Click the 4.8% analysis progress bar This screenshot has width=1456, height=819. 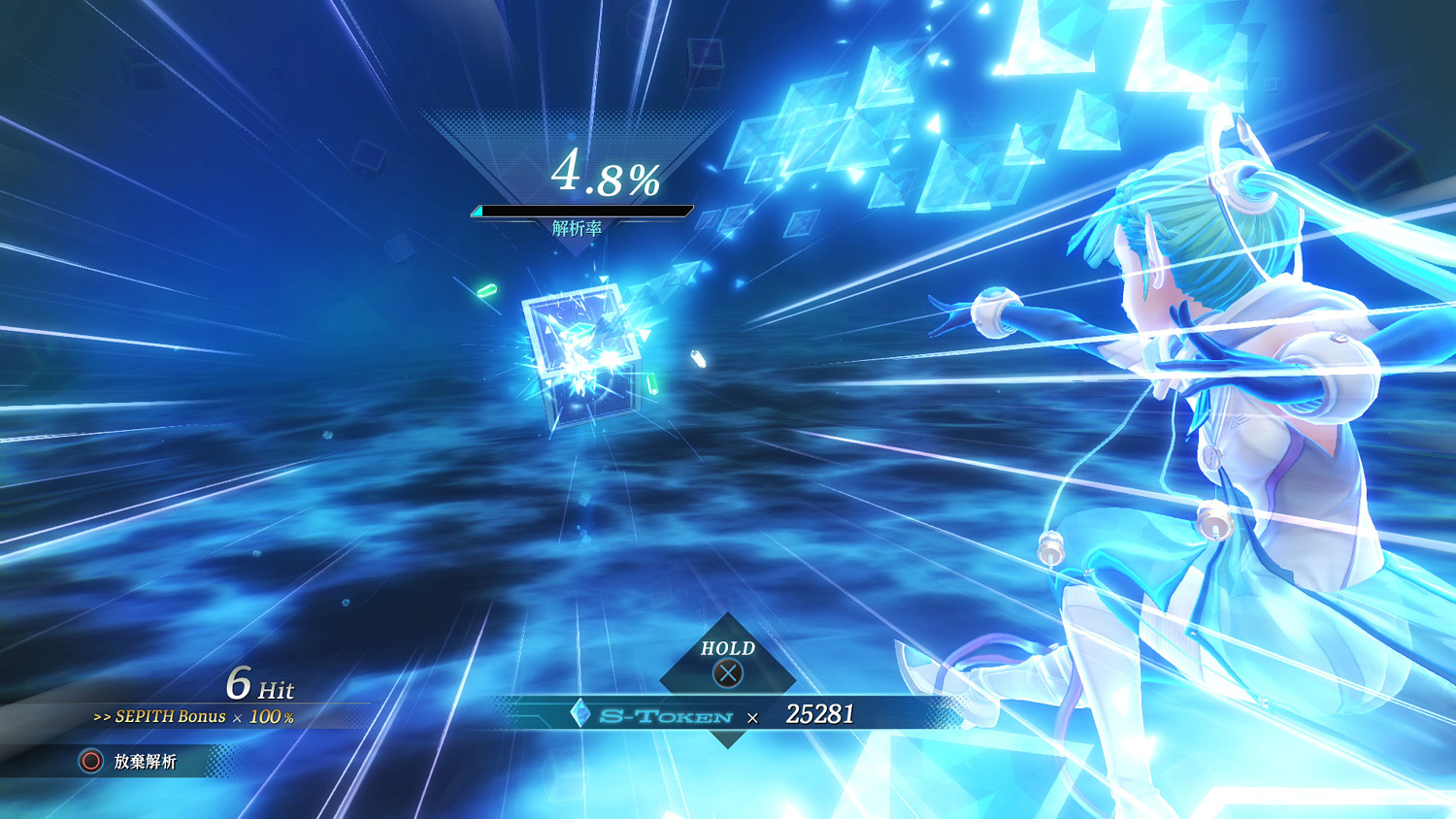[580, 208]
